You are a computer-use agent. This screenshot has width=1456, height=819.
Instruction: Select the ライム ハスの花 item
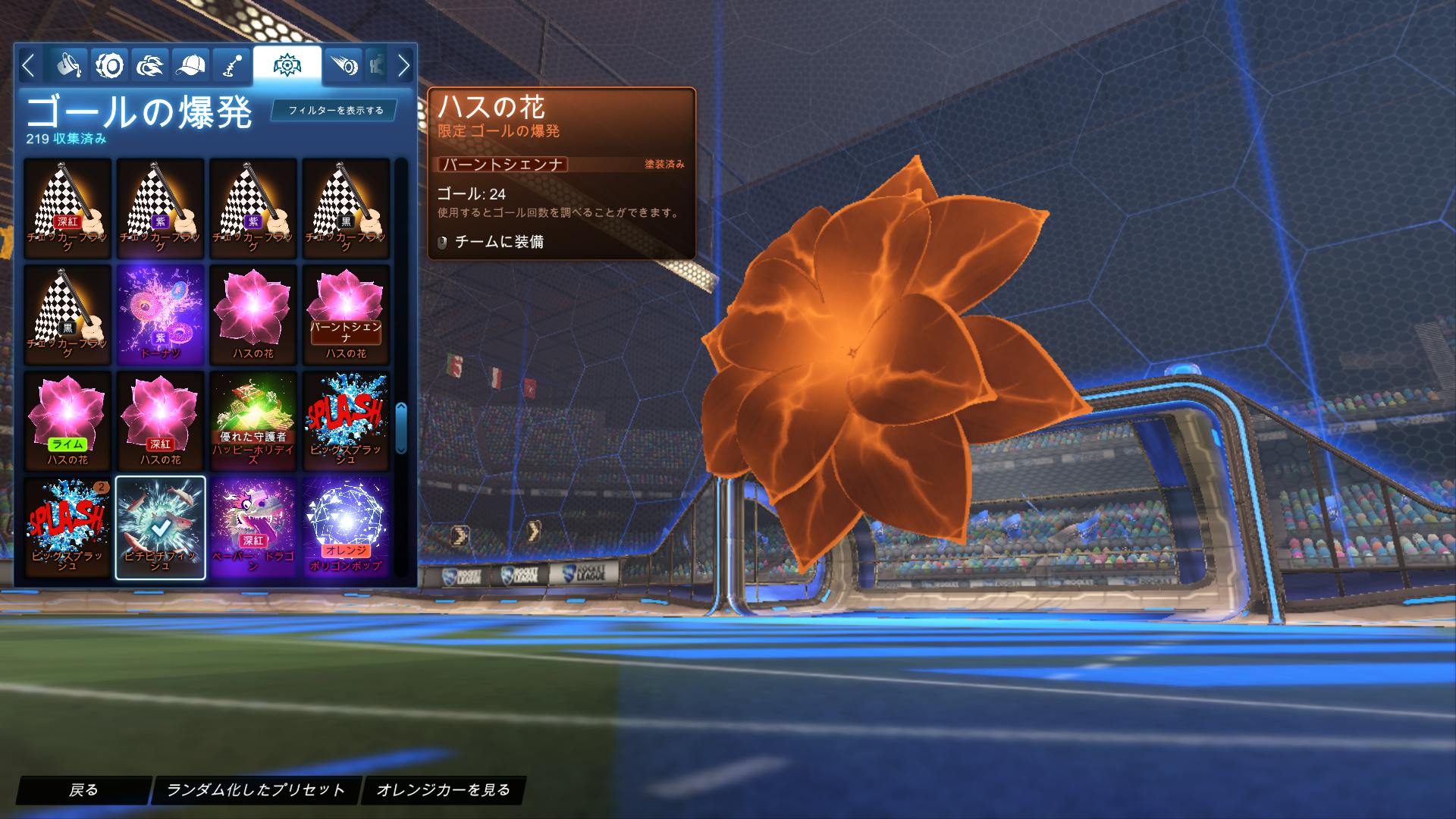[x=68, y=421]
